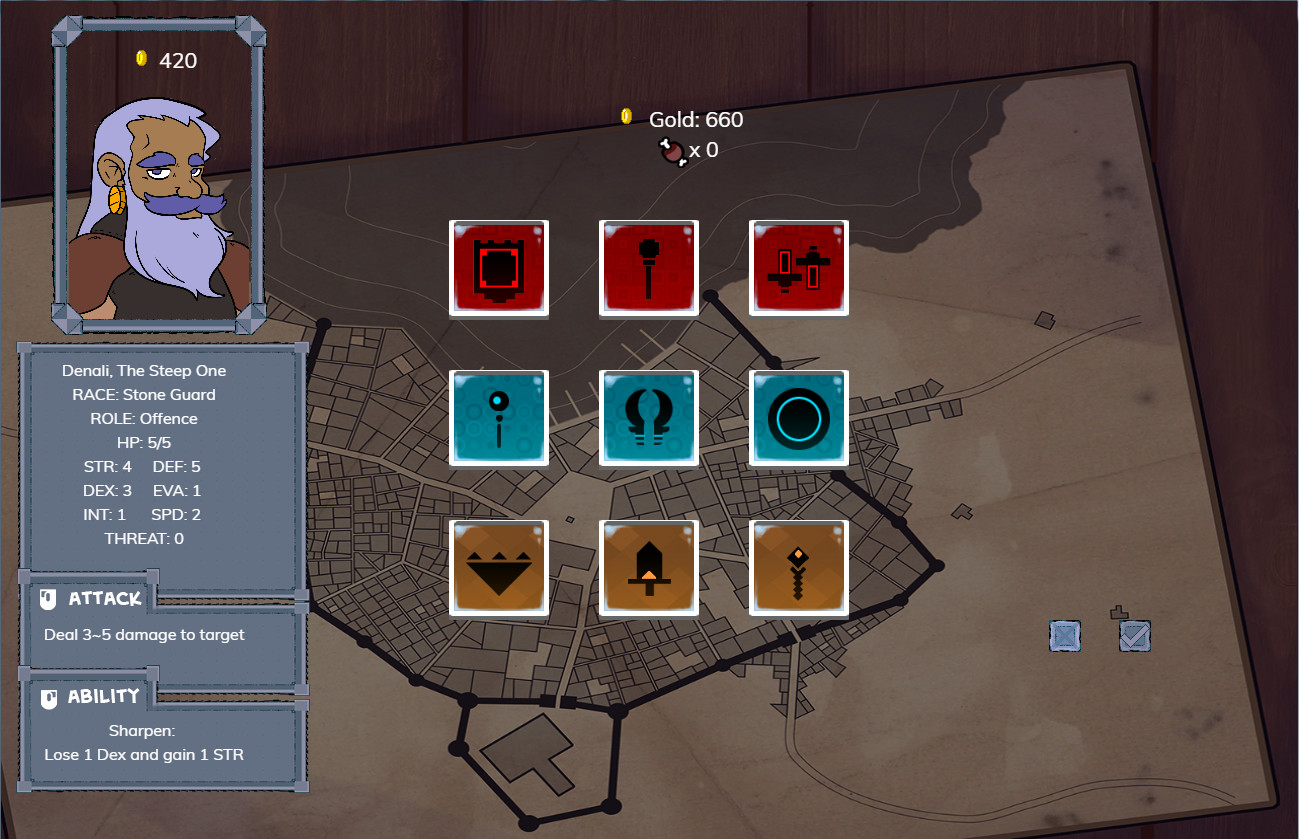Select the red shield armor item

(499, 268)
